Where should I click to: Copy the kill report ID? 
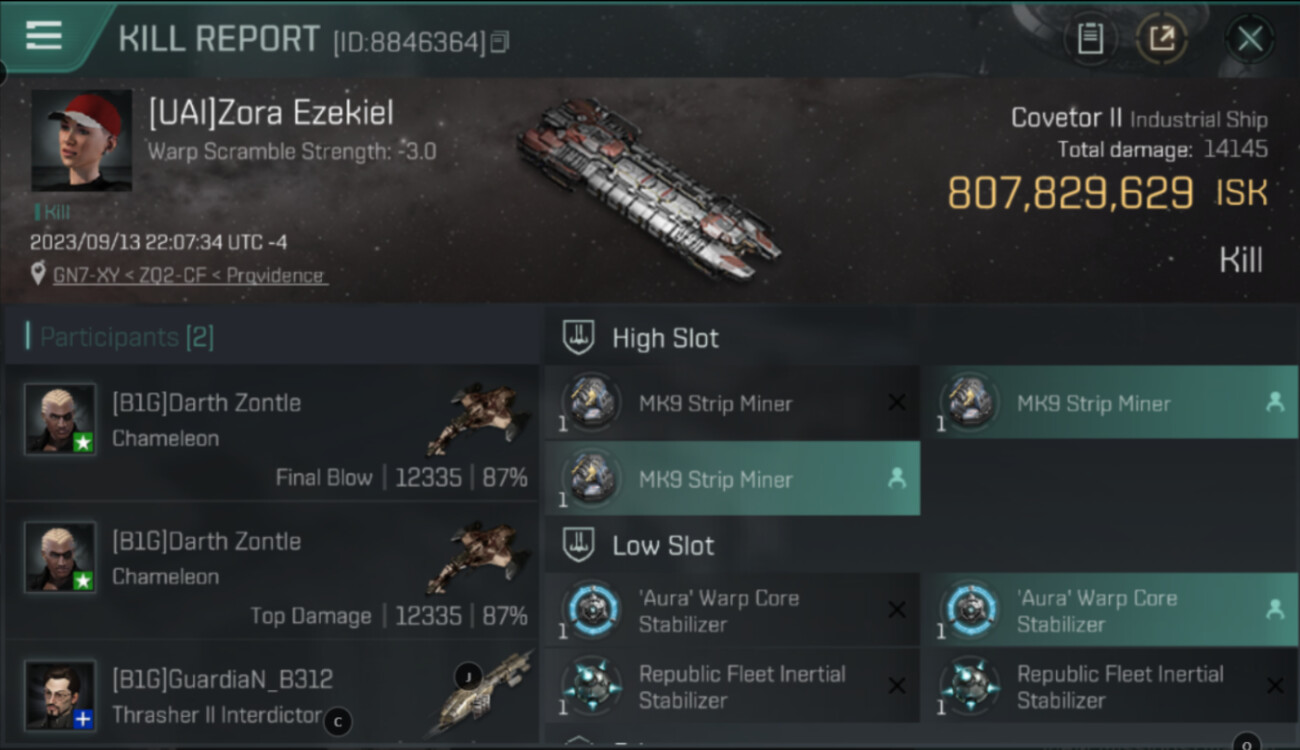500,42
